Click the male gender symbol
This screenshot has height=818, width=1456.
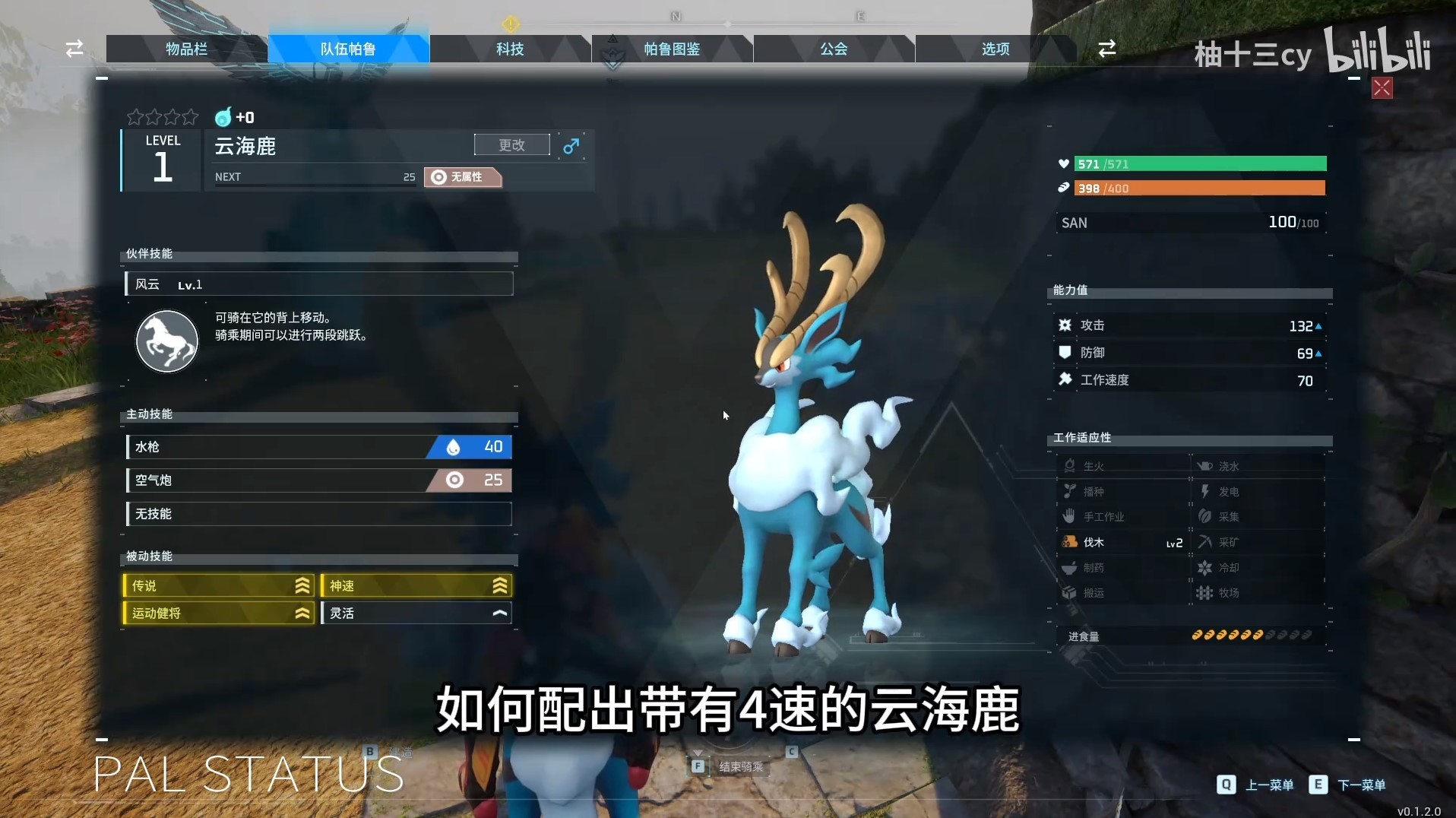click(571, 145)
